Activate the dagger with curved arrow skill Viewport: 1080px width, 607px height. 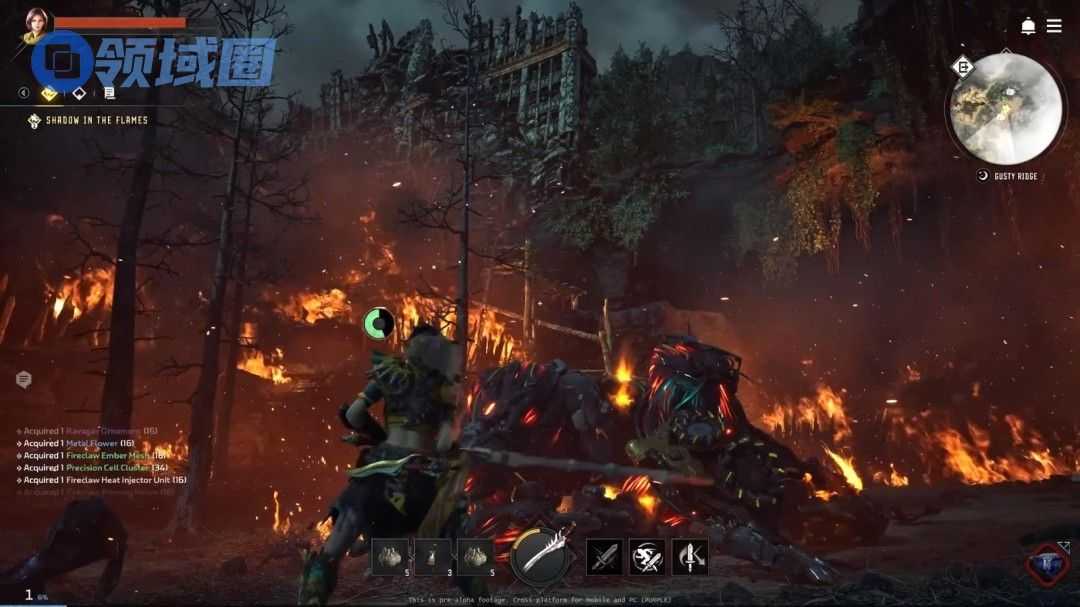coord(690,556)
